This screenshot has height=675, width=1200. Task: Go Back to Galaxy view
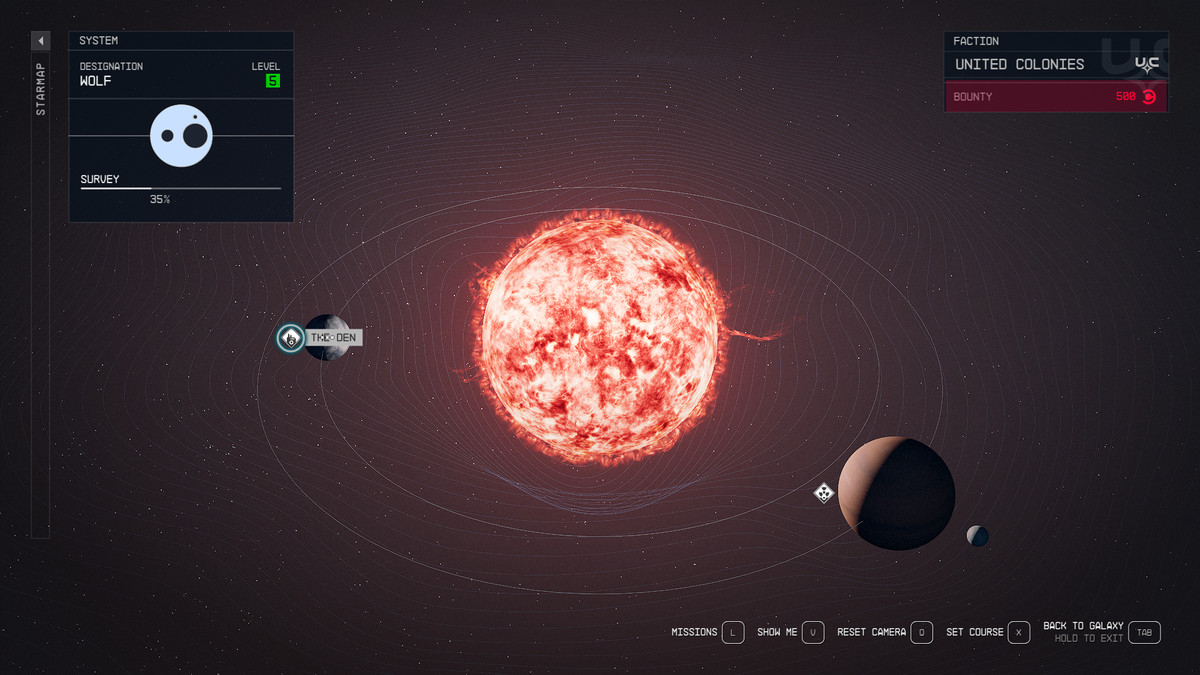pyautogui.click(x=1146, y=632)
